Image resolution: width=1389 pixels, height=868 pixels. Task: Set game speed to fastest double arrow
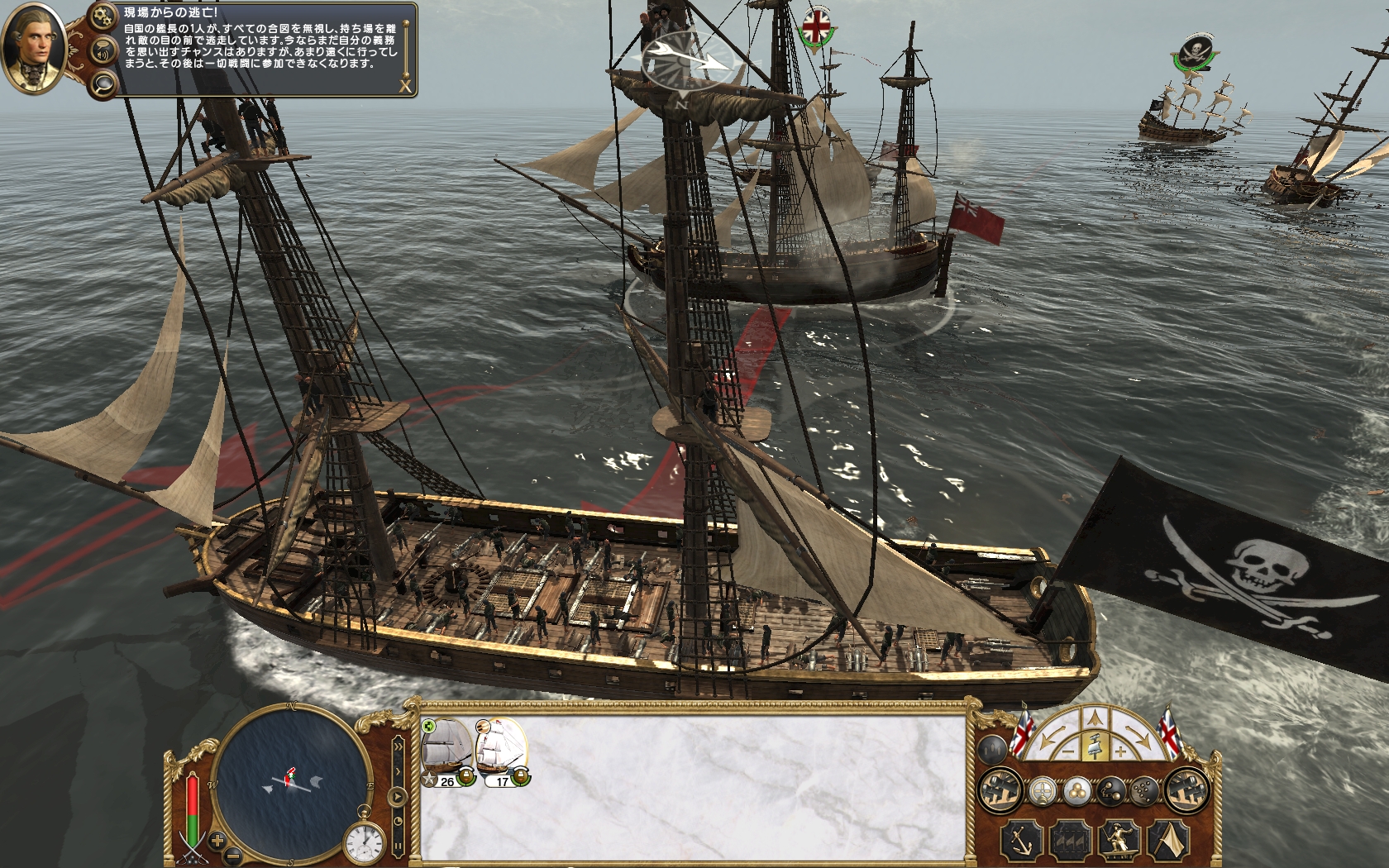point(399,748)
